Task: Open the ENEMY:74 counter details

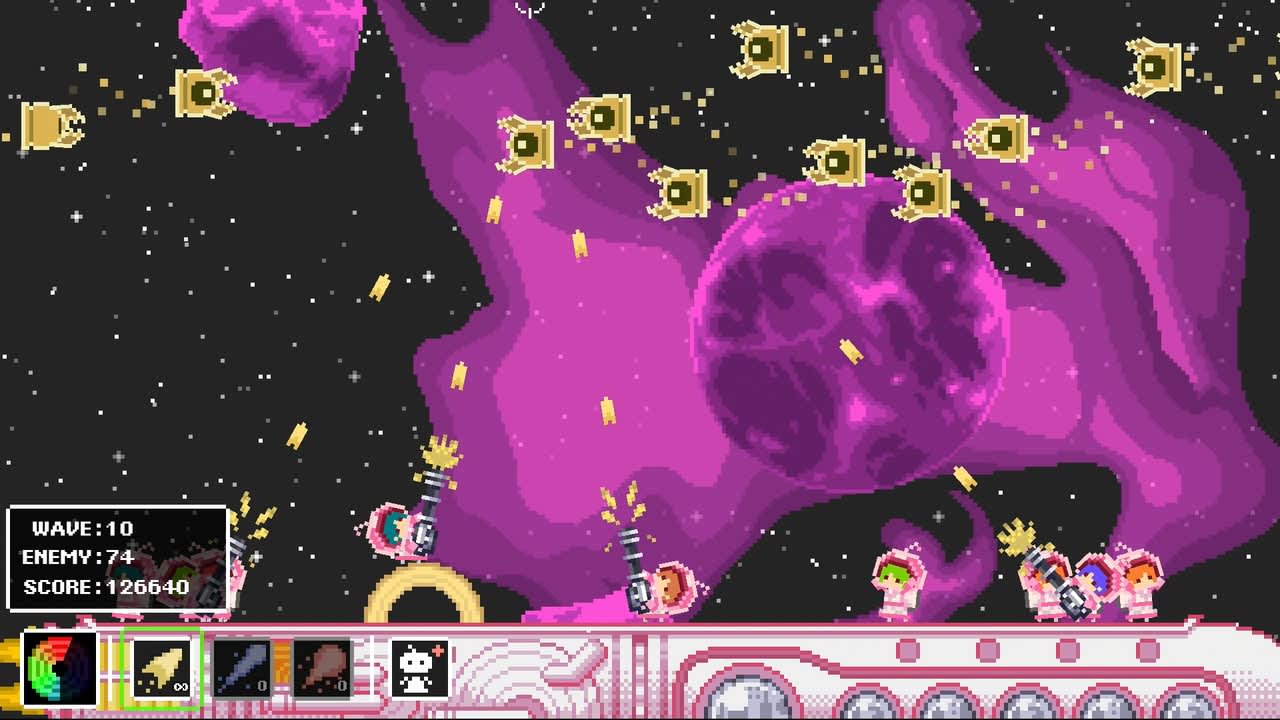Action: click(80, 559)
